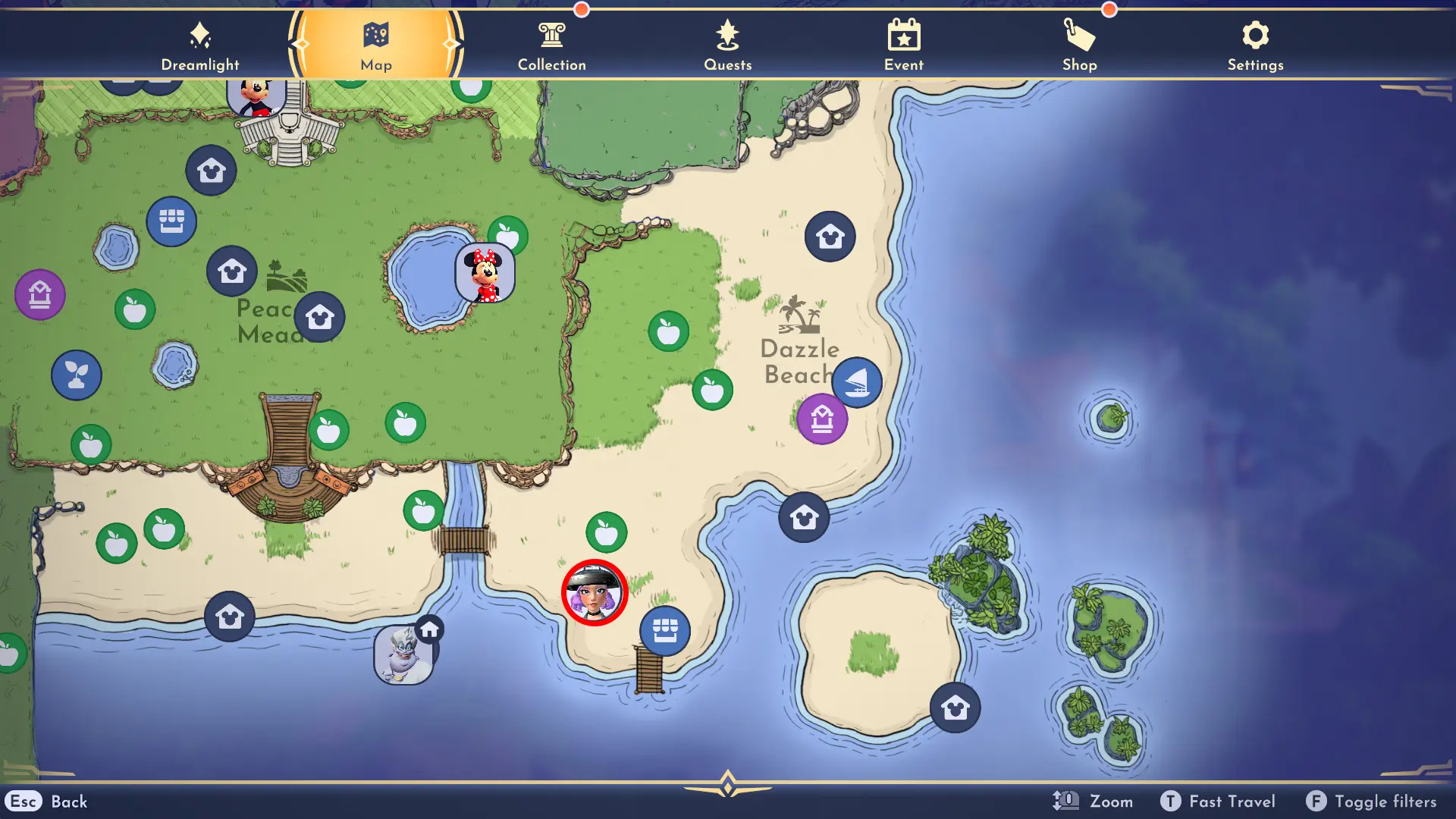The height and width of the screenshot is (819, 1456).
Task: Click the stall icon in upper Peaceful Meadow
Action: pyautogui.click(x=172, y=221)
